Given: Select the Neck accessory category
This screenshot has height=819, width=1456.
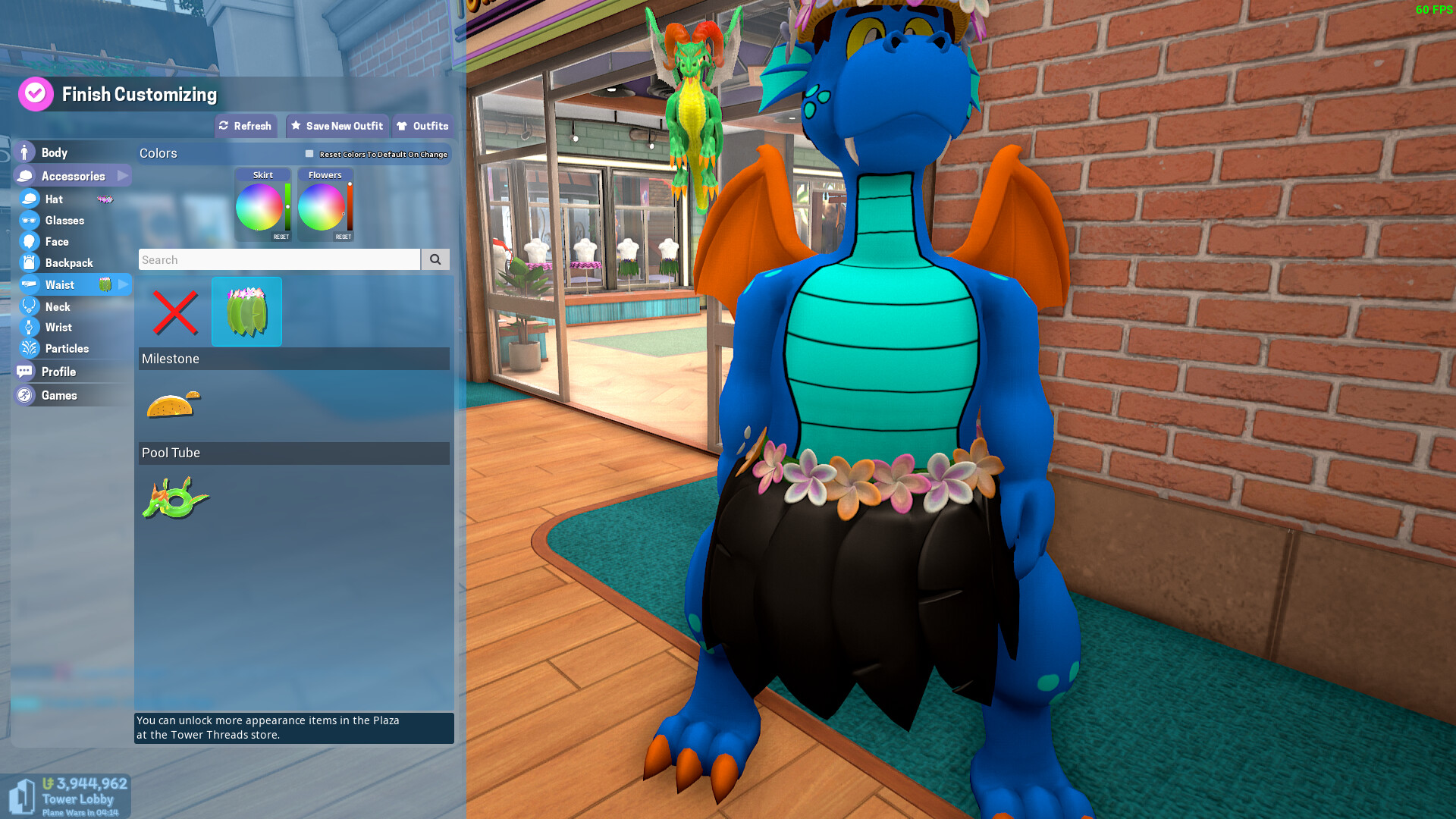Looking at the screenshot, I should coord(58,307).
